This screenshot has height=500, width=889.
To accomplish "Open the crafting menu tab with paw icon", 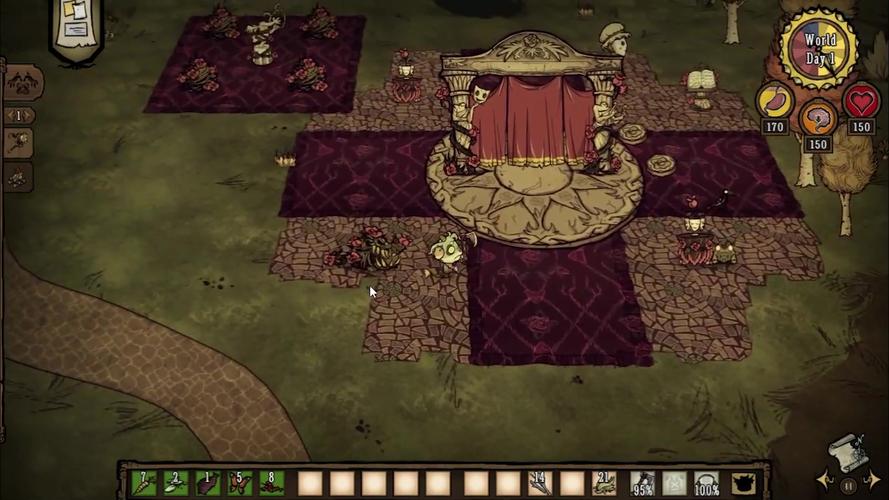I will pyautogui.click(x=22, y=83).
